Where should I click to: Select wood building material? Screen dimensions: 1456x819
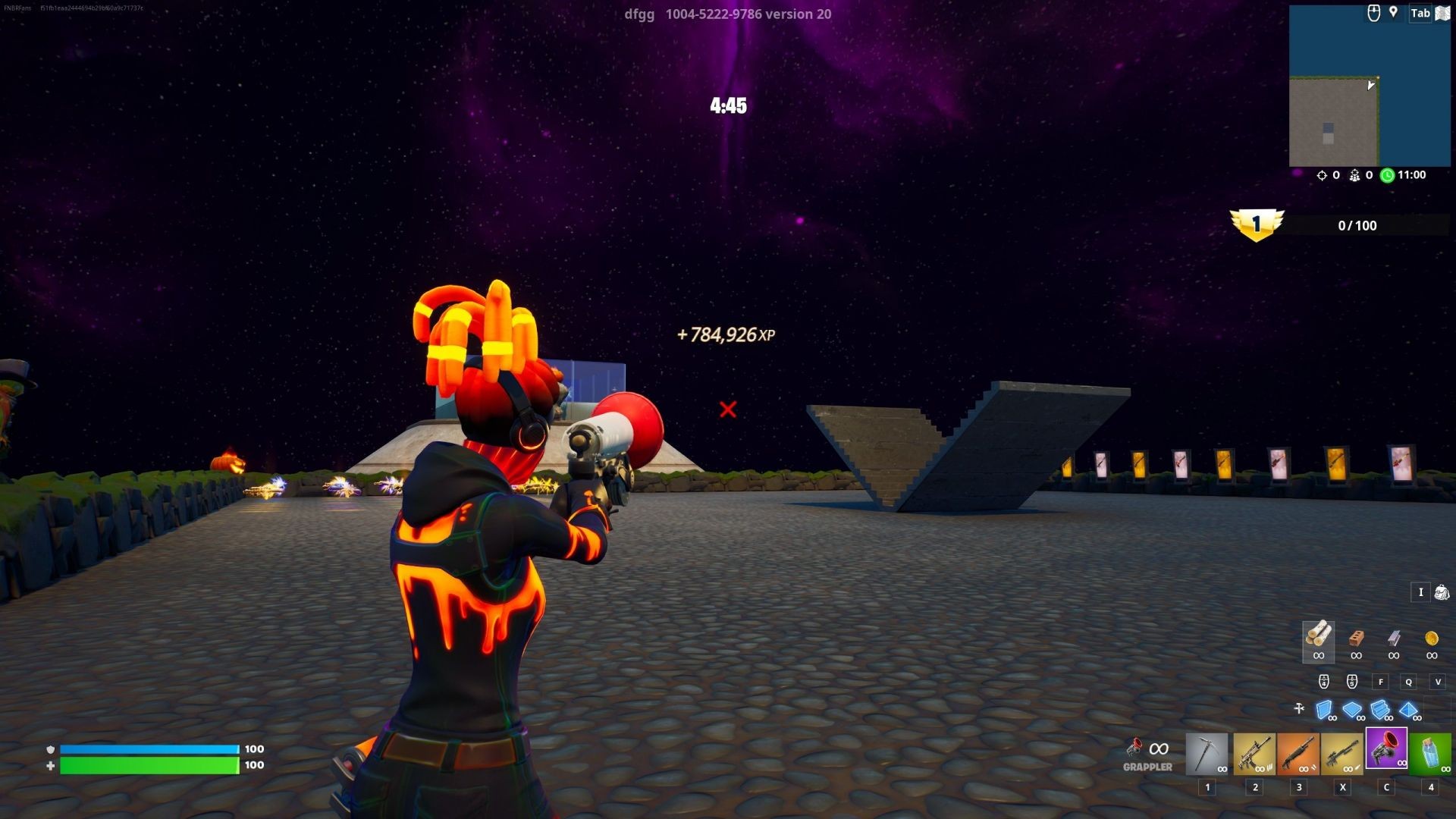[1319, 639]
